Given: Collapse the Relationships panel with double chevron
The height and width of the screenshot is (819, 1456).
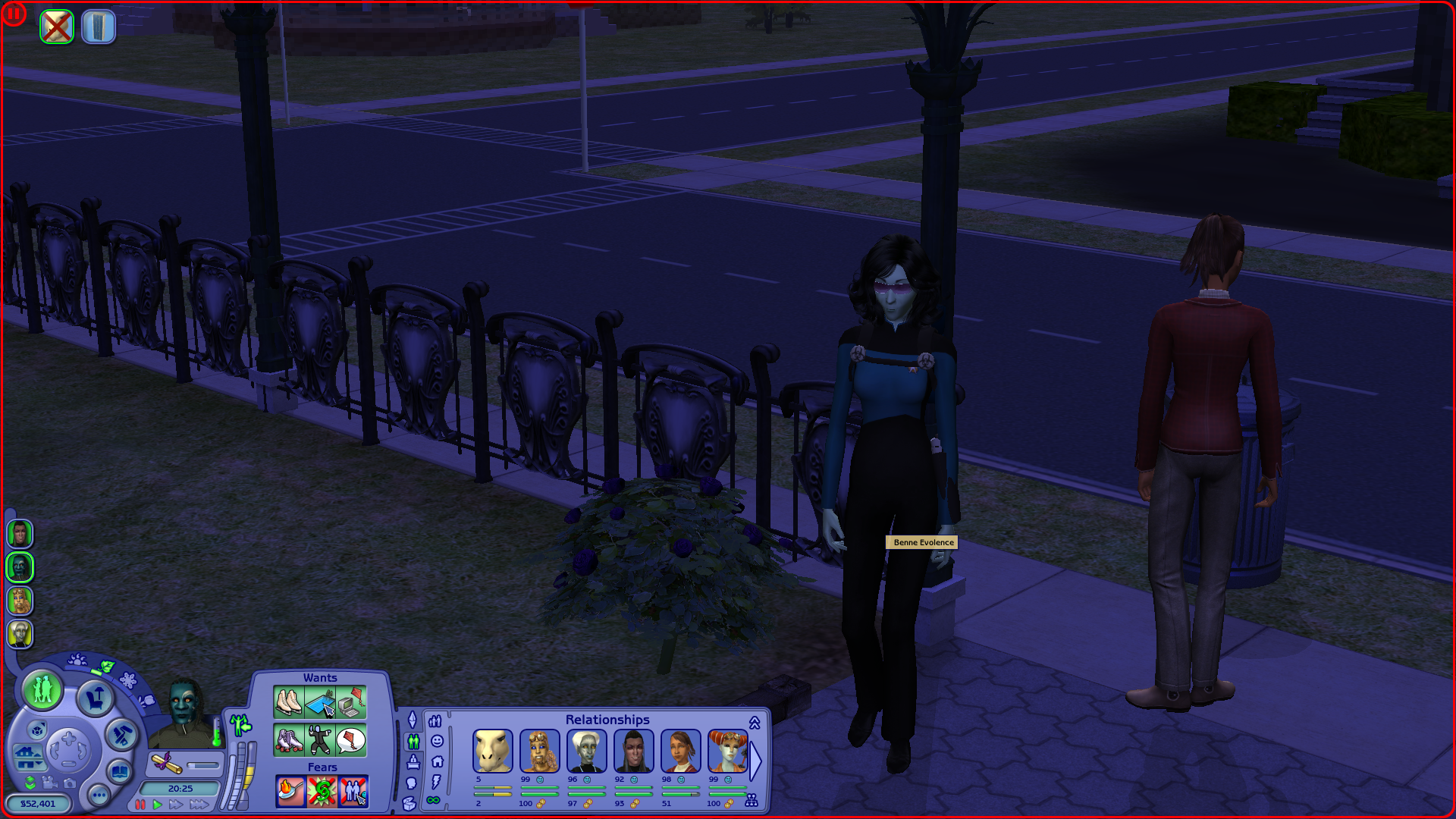Looking at the screenshot, I should (x=755, y=723).
